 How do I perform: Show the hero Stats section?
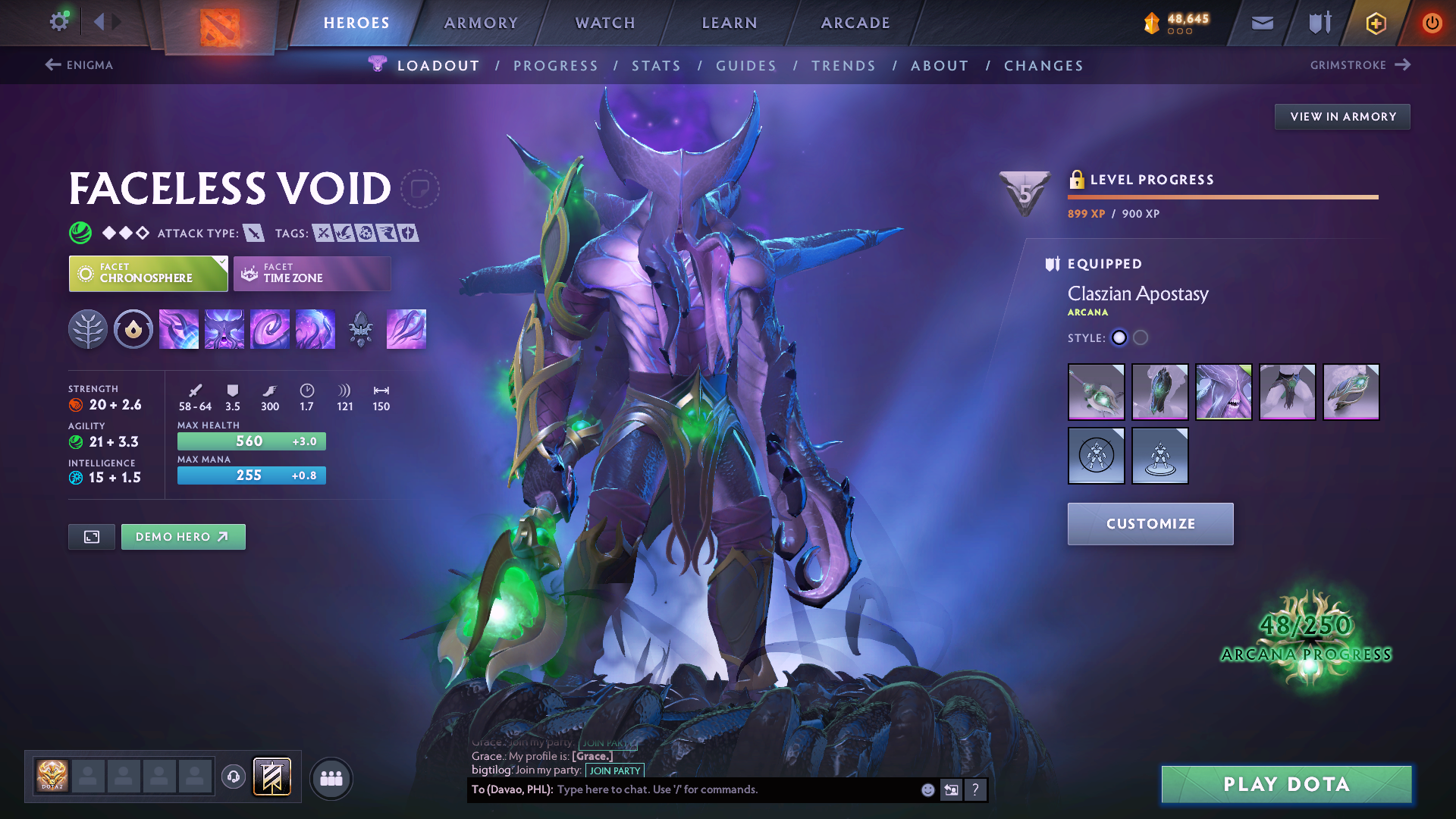tap(656, 66)
